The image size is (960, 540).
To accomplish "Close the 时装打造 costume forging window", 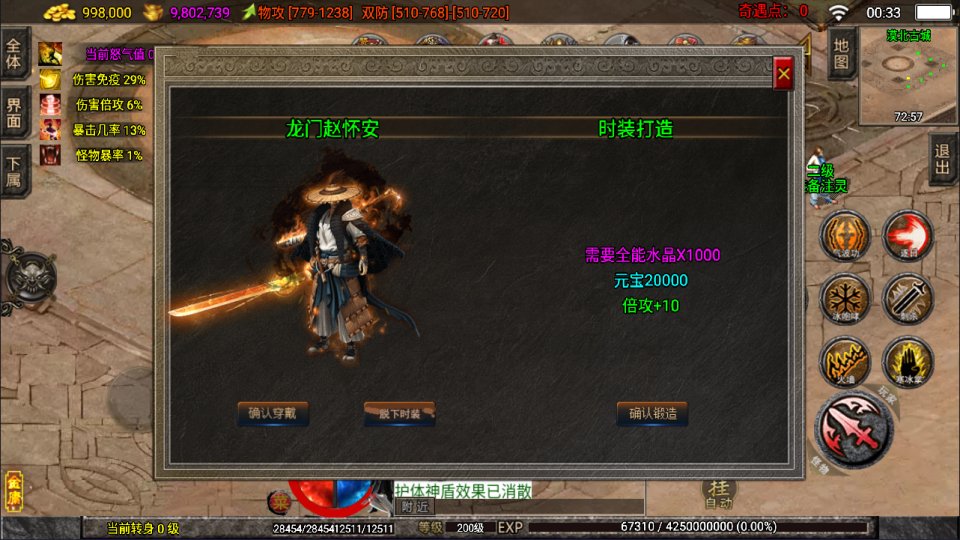I will pyautogui.click(x=784, y=74).
